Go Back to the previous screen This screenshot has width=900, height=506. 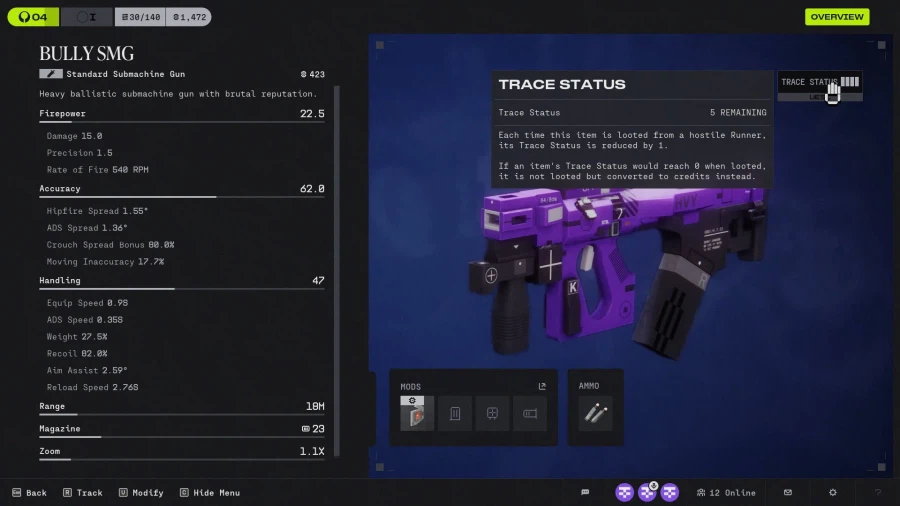point(29,493)
